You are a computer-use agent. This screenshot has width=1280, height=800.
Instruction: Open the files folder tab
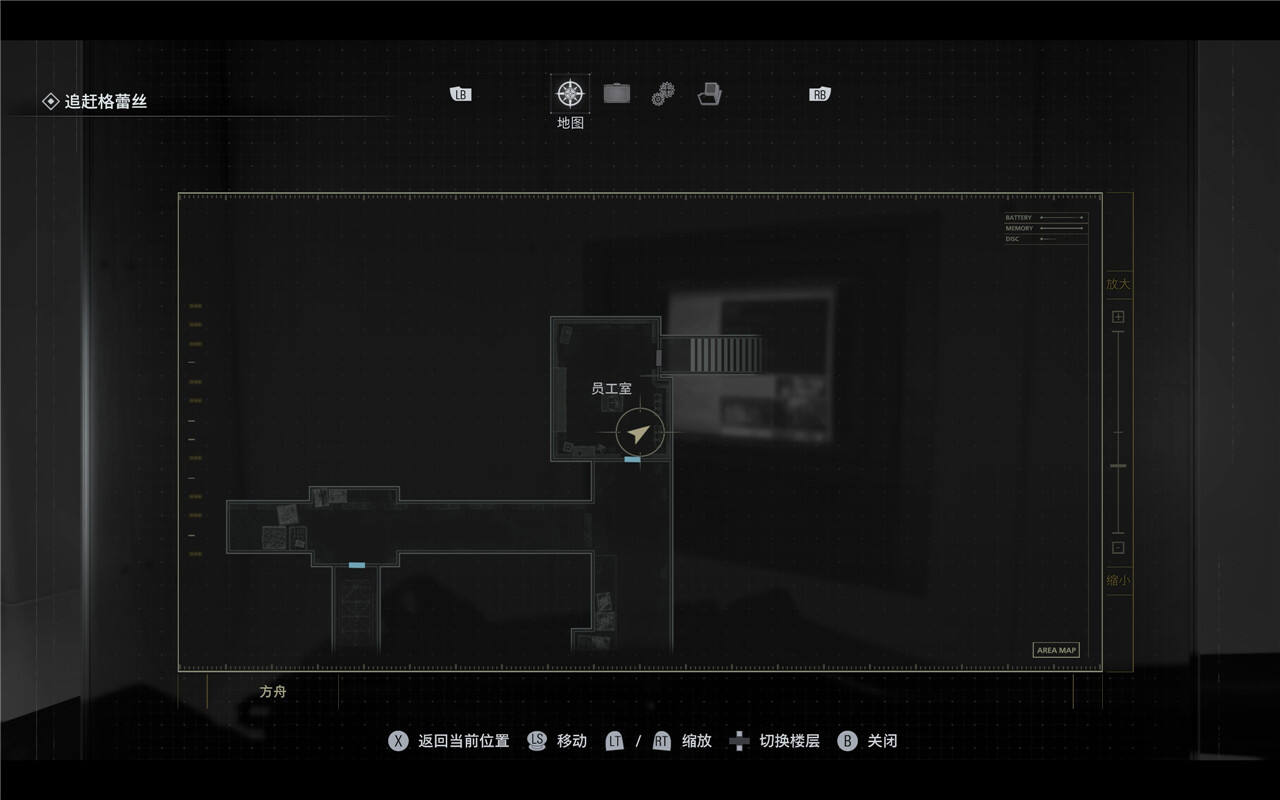pyautogui.click(x=710, y=94)
